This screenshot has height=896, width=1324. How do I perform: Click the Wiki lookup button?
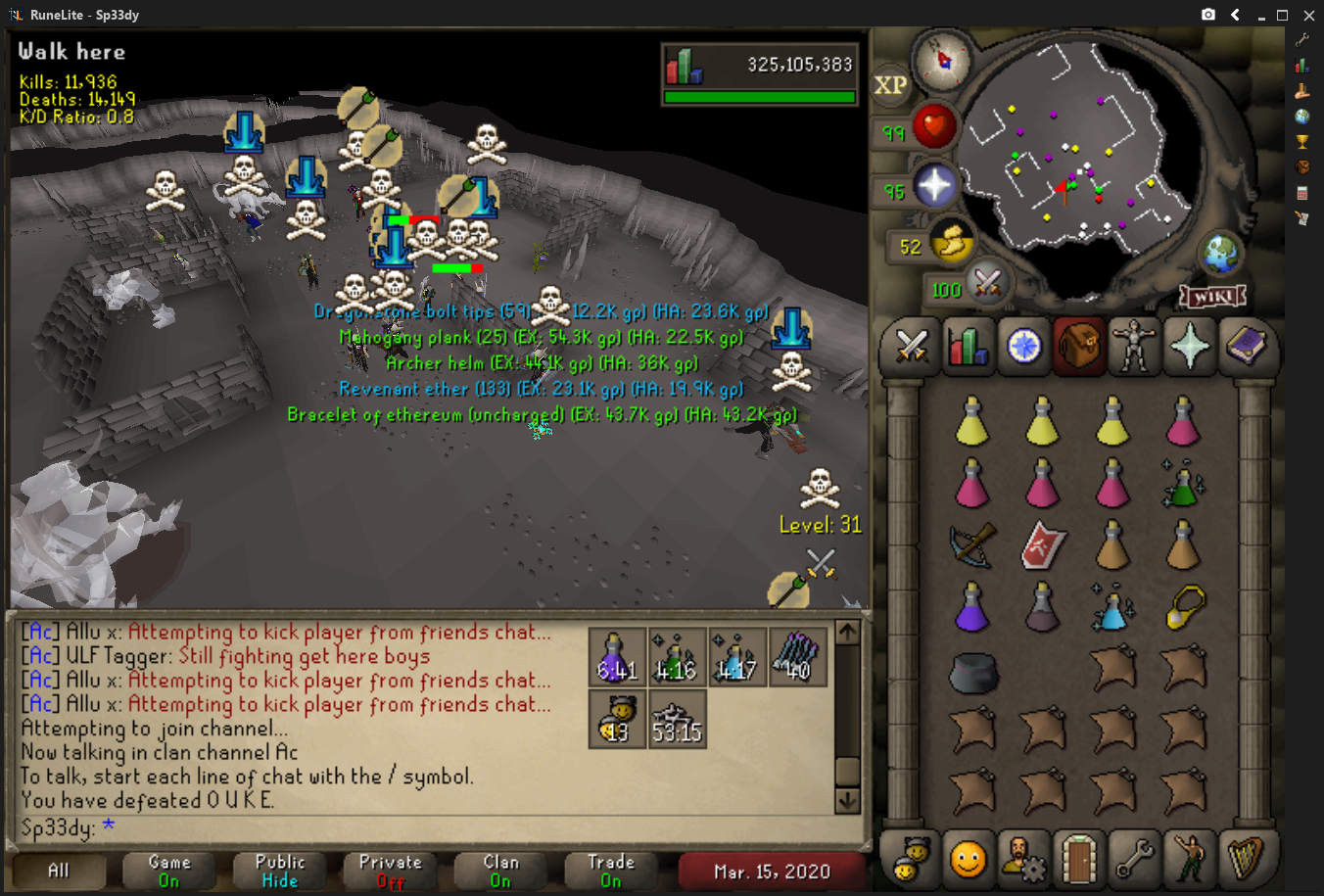pyautogui.click(x=1212, y=295)
